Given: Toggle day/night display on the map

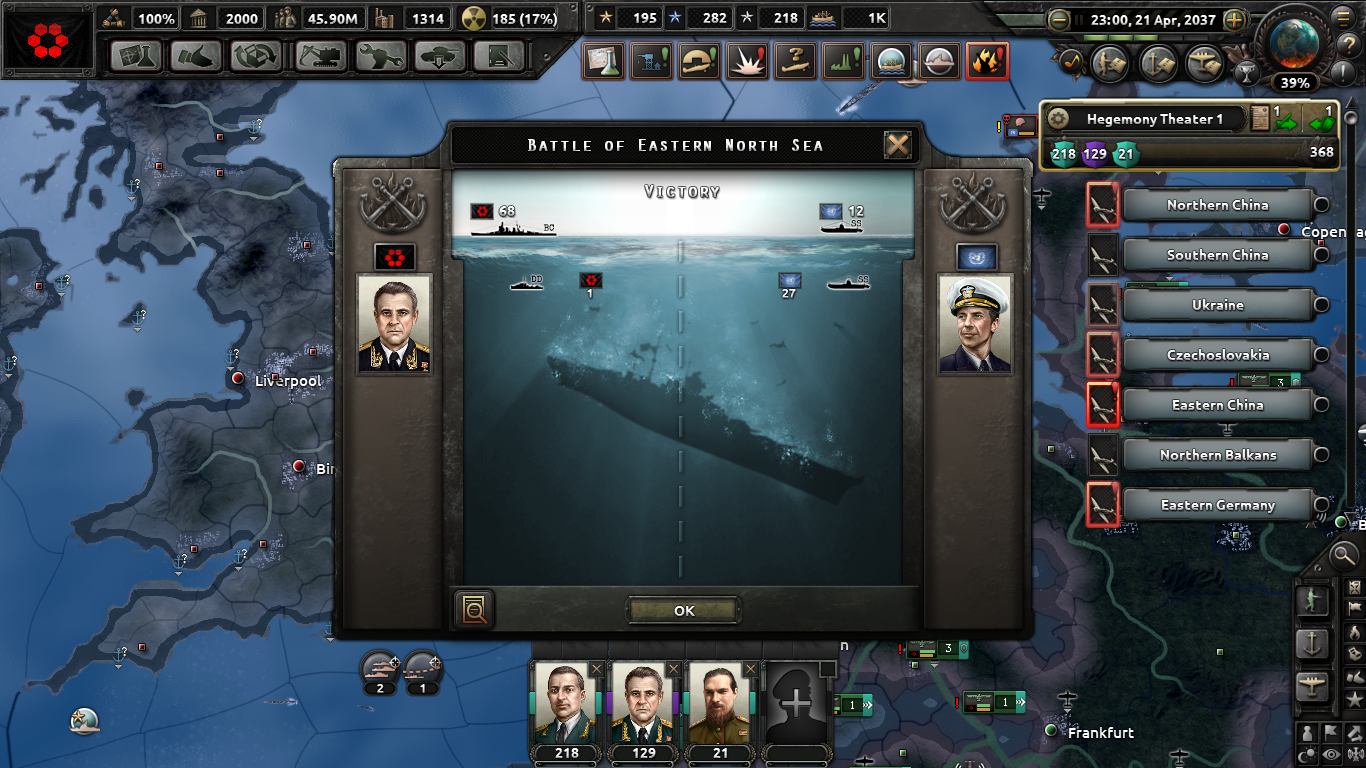Looking at the screenshot, I should [1305, 754].
